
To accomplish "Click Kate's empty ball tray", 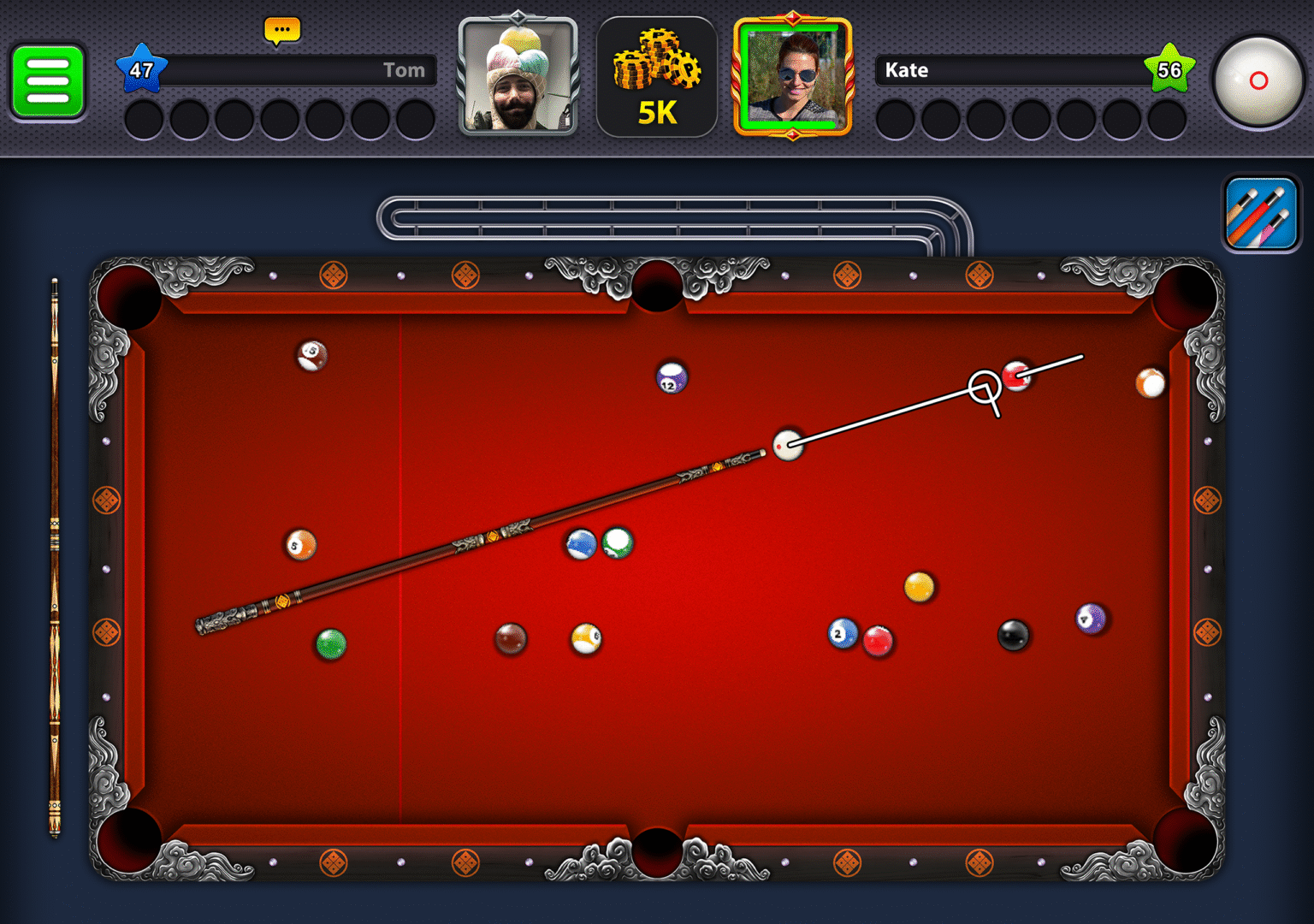I will click(x=1027, y=120).
